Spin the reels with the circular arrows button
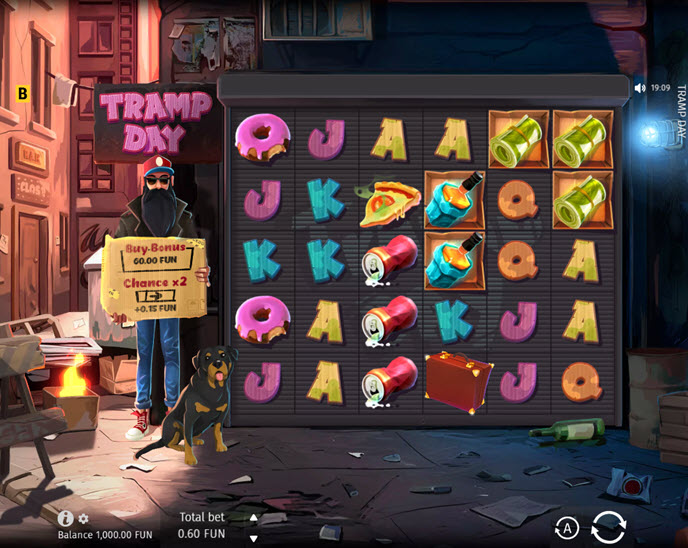This screenshot has height=548, width=688. coord(608,526)
